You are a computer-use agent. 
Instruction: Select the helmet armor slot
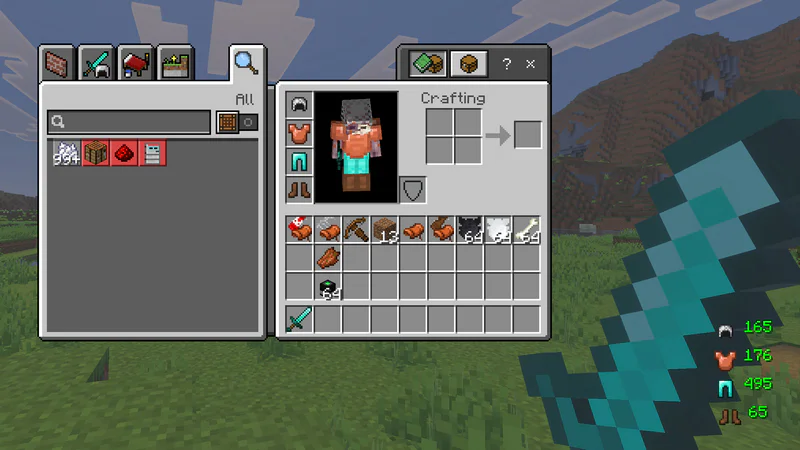pyautogui.click(x=300, y=104)
